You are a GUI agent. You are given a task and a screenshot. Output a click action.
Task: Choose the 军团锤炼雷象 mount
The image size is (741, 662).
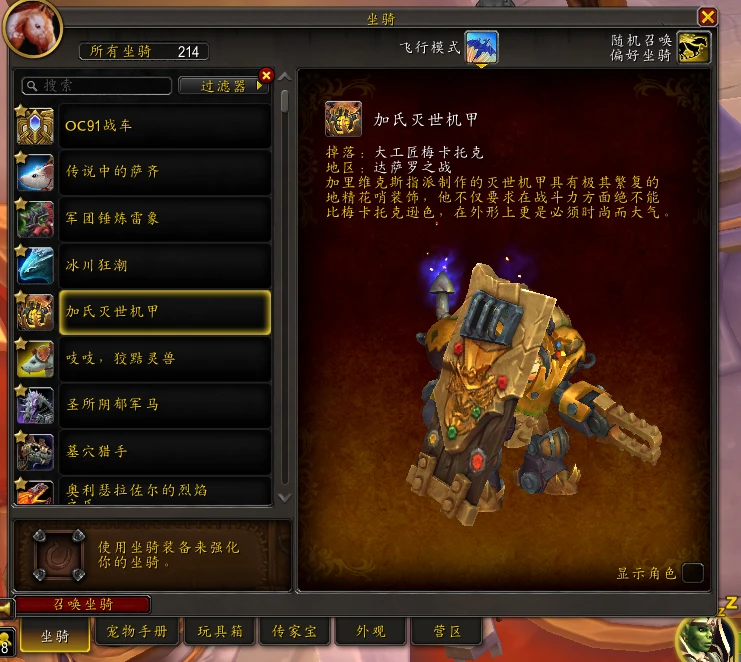tap(165, 218)
